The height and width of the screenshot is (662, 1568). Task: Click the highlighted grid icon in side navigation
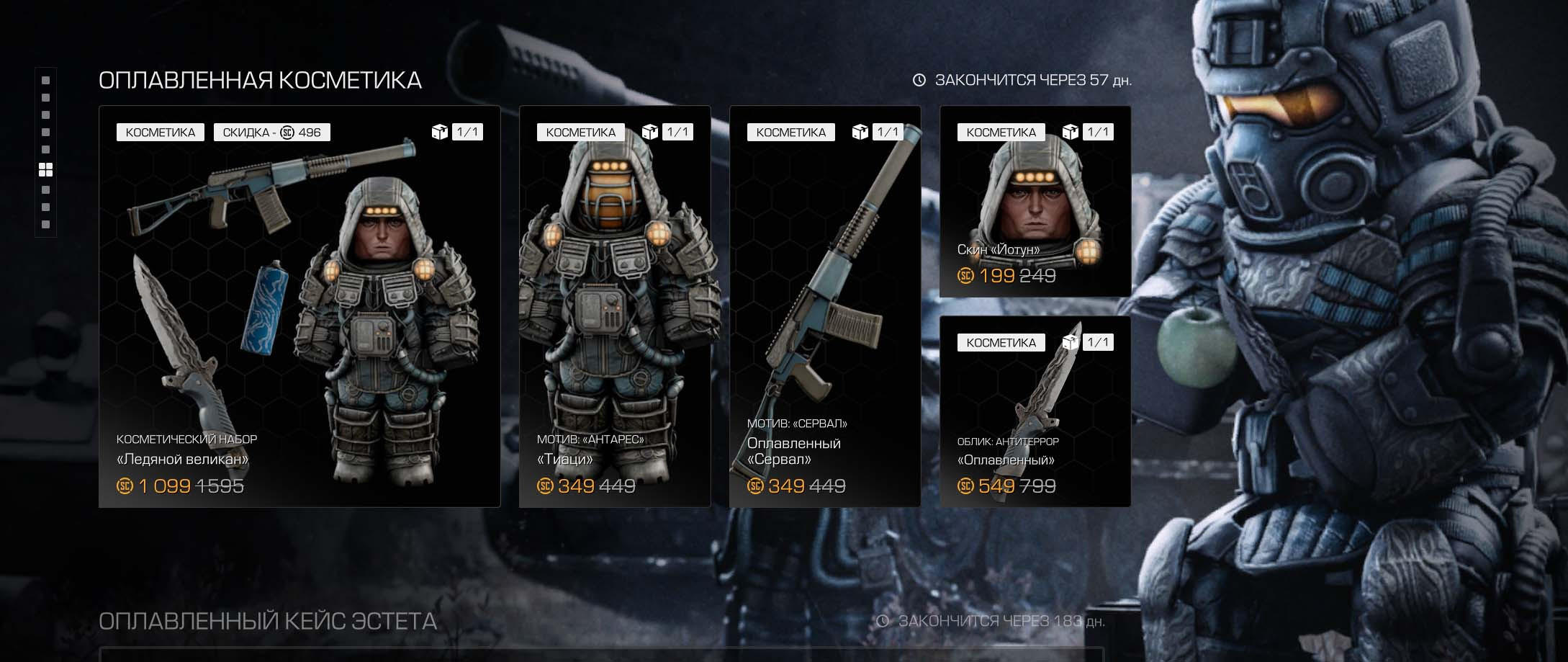45,170
